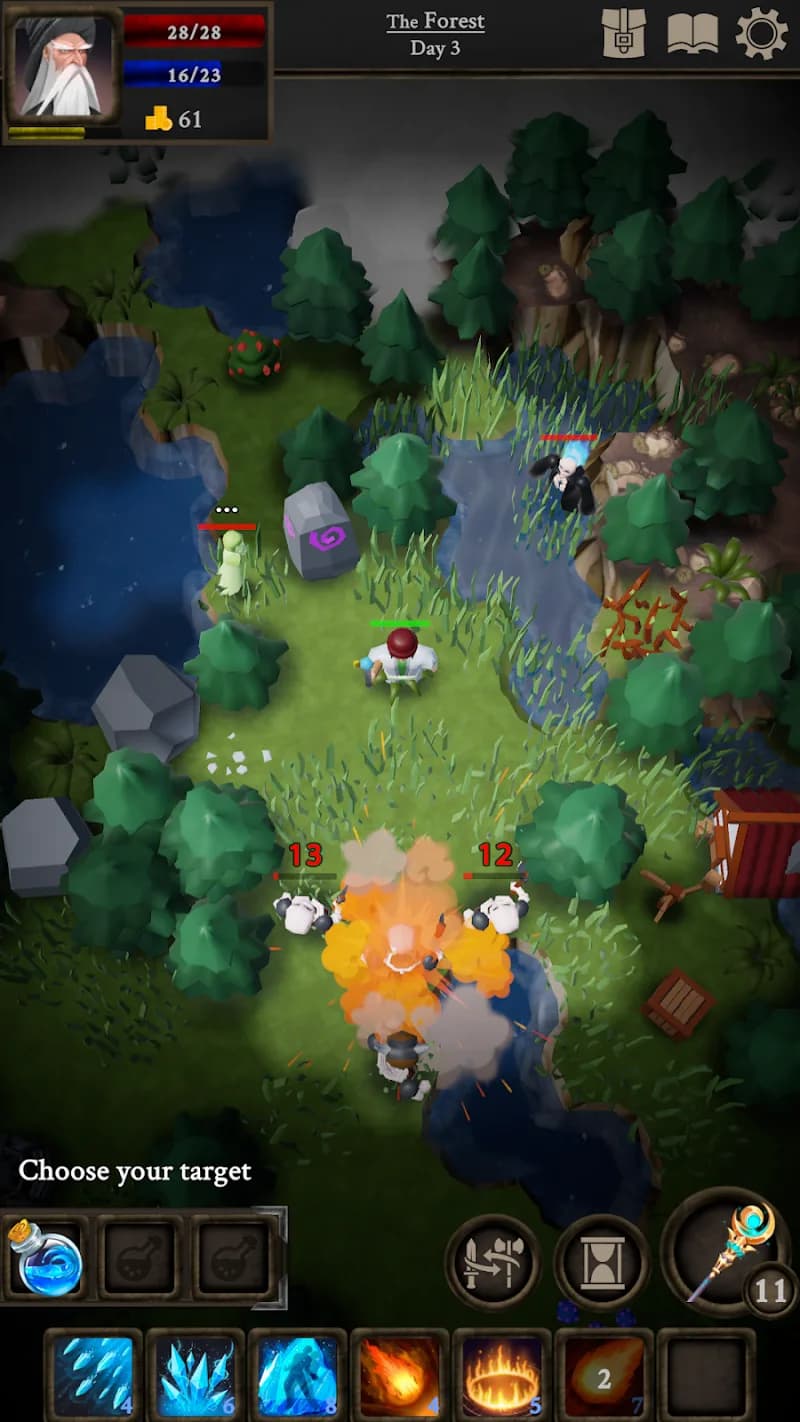
Task: Skip turn with the hourglass button
Action: pyautogui.click(x=602, y=1262)
